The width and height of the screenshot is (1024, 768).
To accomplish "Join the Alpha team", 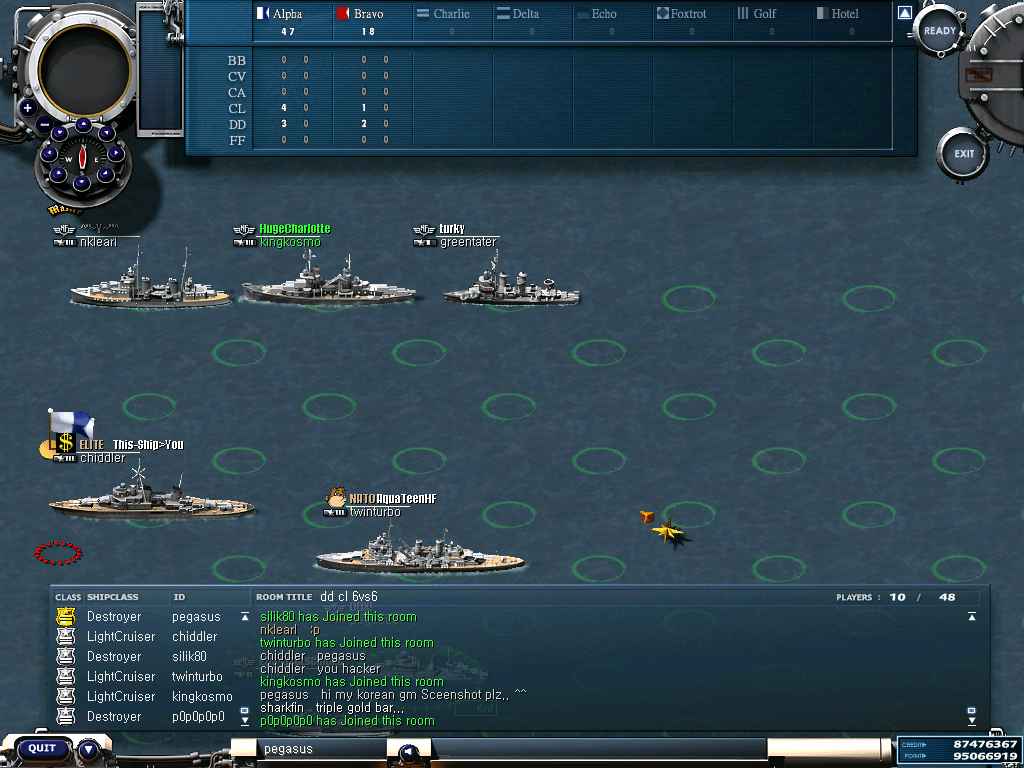I will pos(287,14).
